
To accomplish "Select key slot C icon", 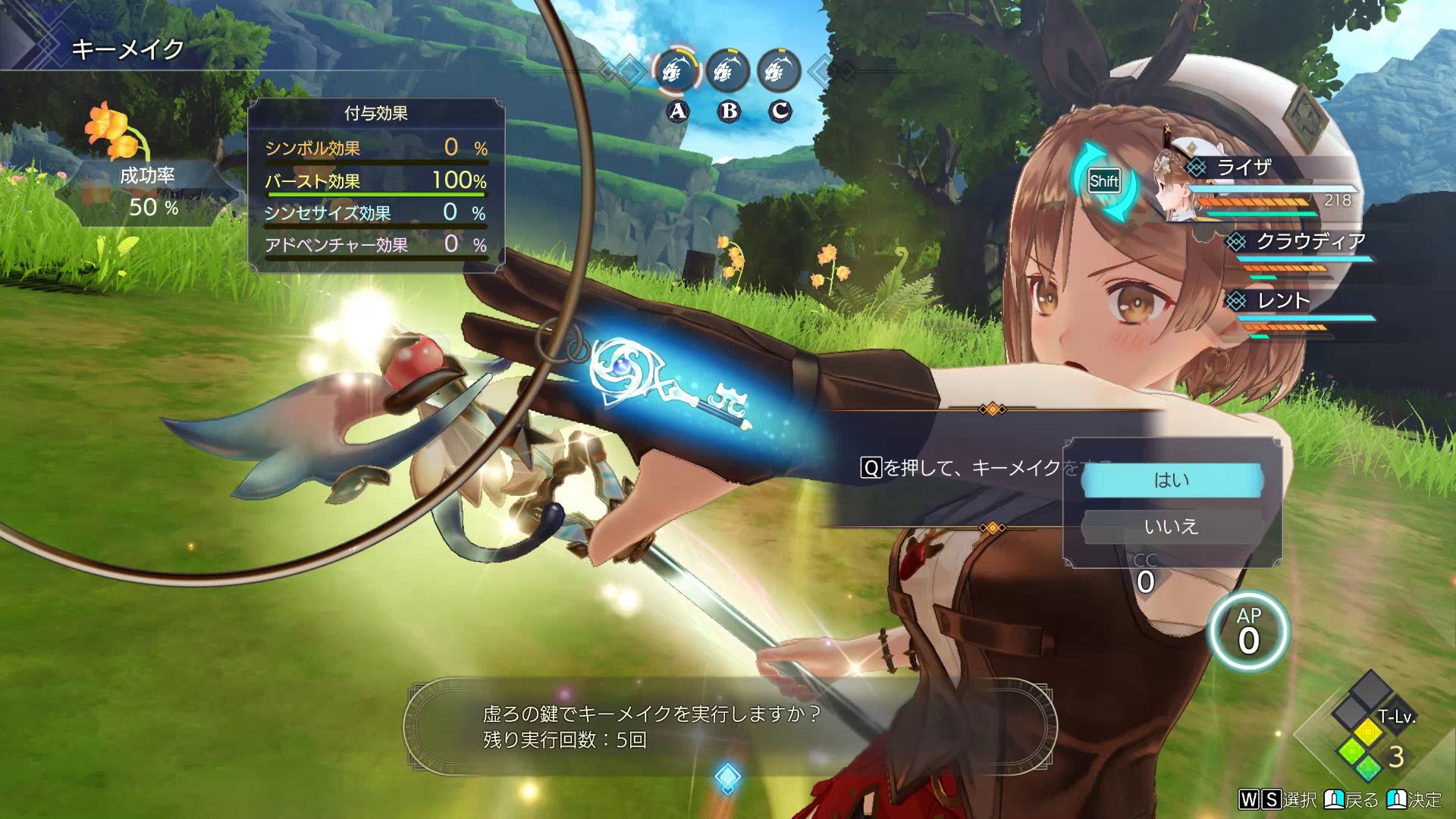I will tap(779, 72).
